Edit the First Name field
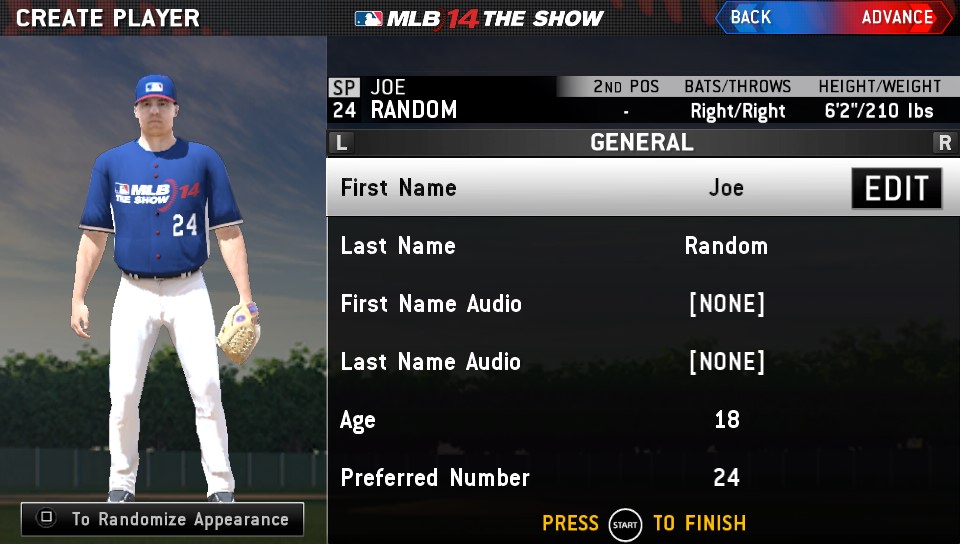This screenshot has width=960, height=544. [x=896, y=188]
